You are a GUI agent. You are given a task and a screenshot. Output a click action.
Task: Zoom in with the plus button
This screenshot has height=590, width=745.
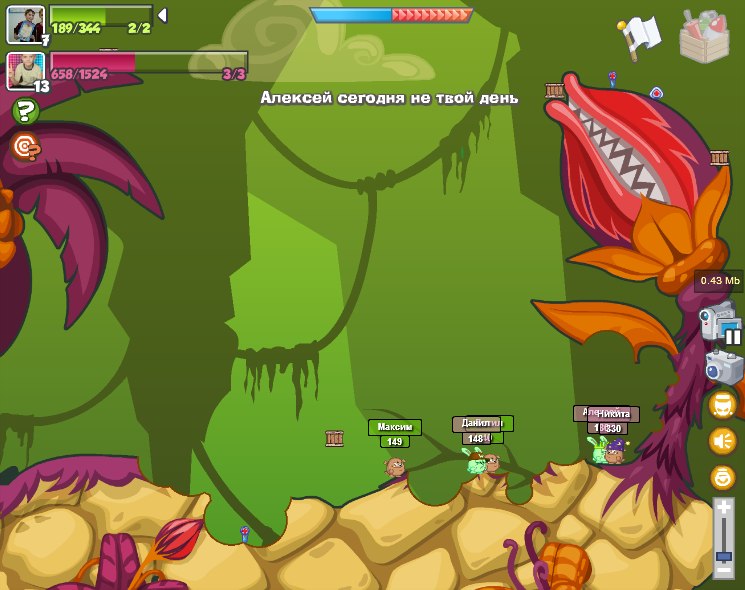pos(723,507)
